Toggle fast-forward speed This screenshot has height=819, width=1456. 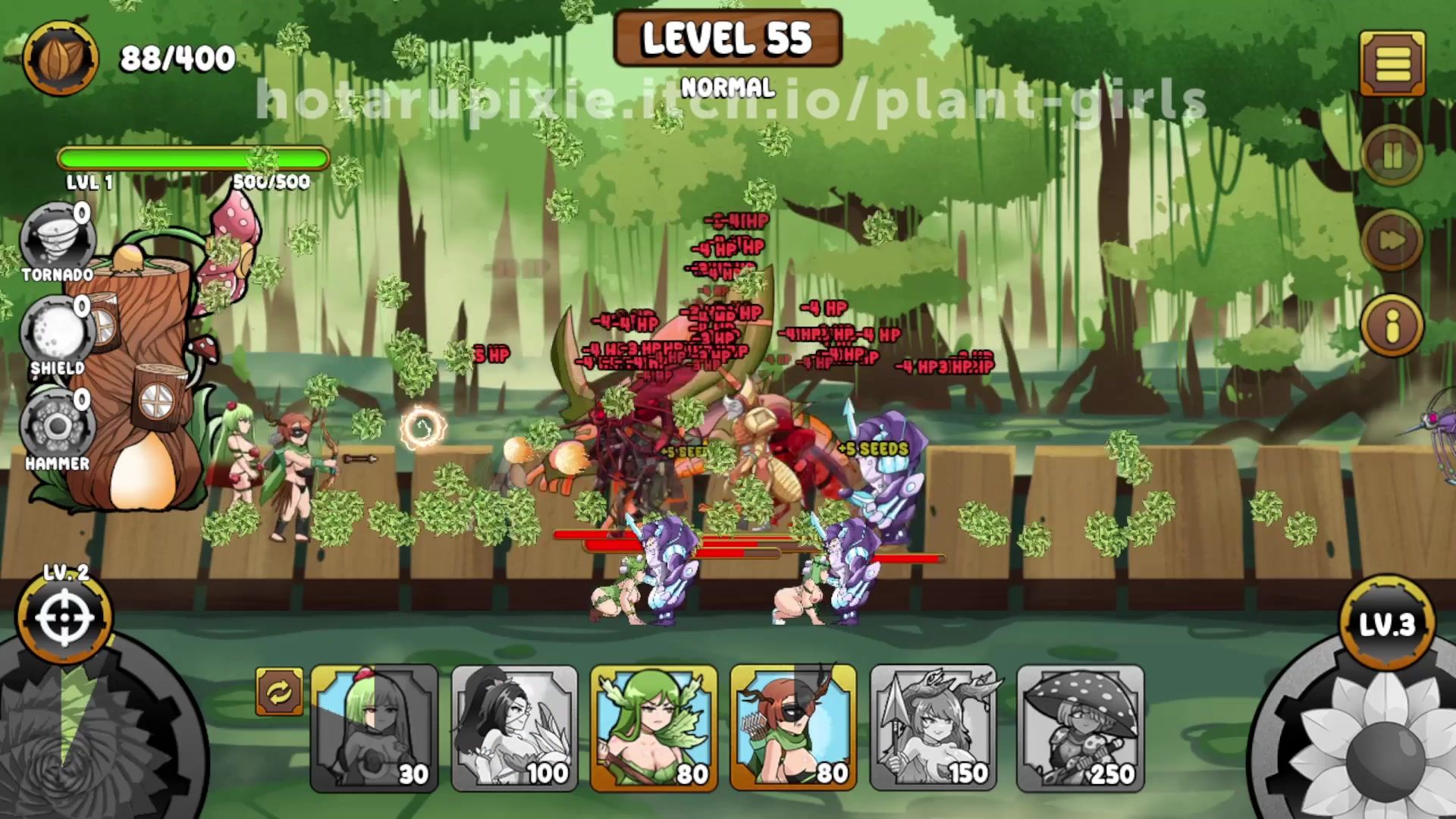(1392, 240)
